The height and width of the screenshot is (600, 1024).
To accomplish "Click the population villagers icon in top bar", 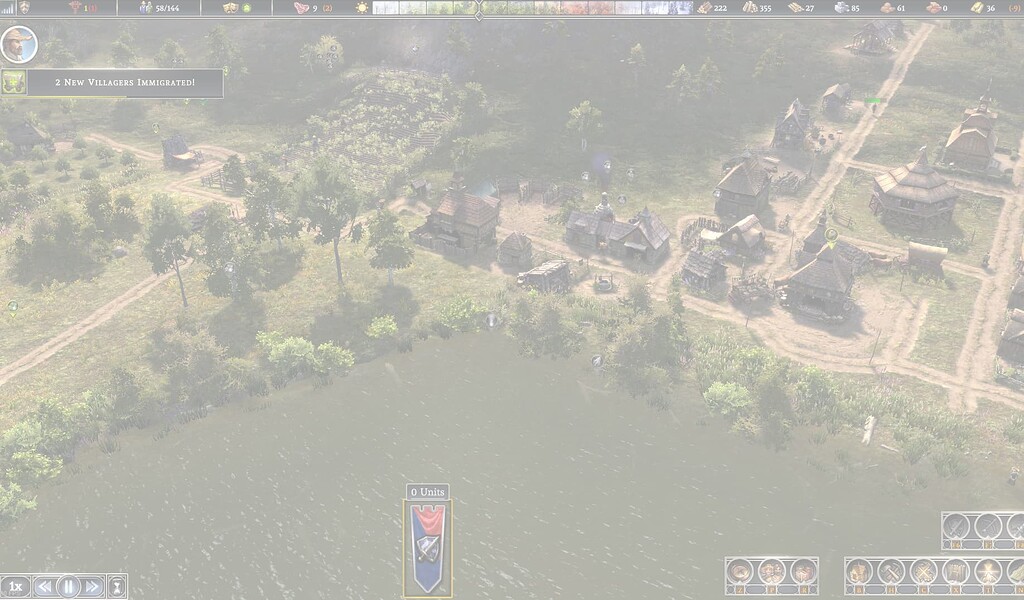I will click(x=145, y=7).
